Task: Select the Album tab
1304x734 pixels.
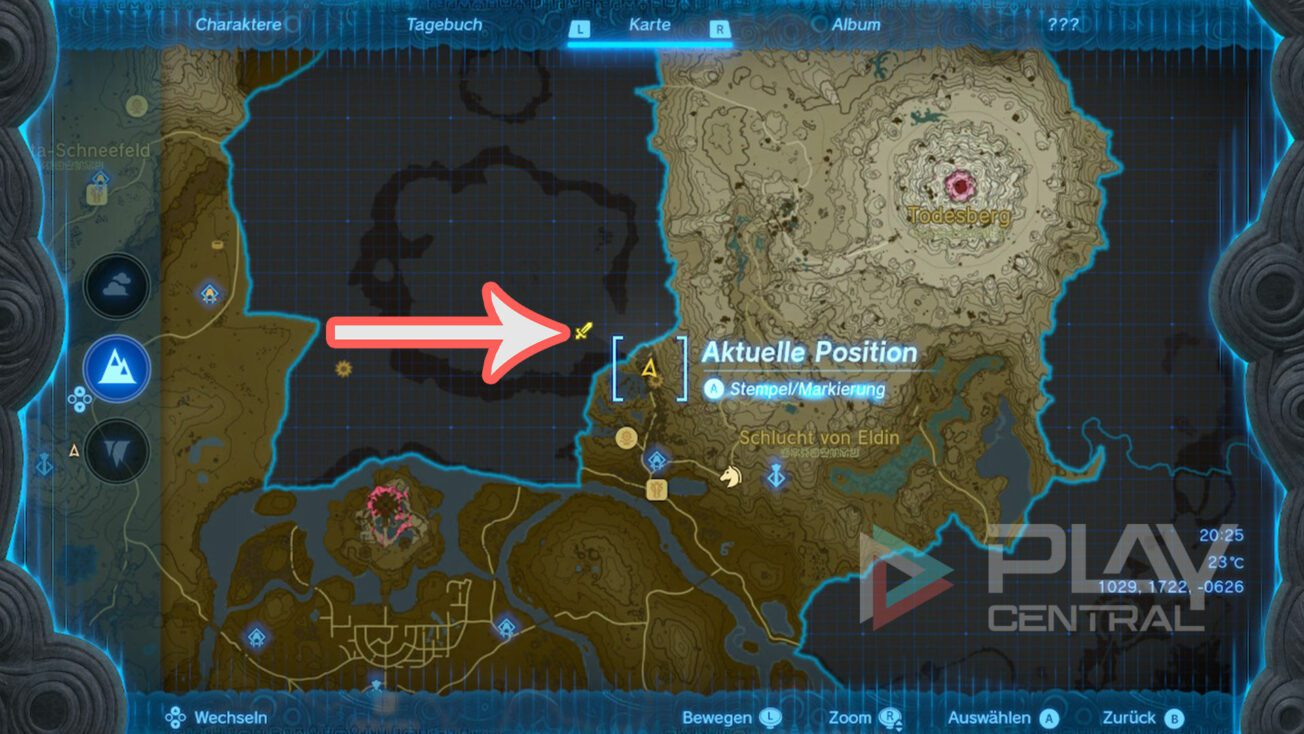Action: [x=858, y=24]
